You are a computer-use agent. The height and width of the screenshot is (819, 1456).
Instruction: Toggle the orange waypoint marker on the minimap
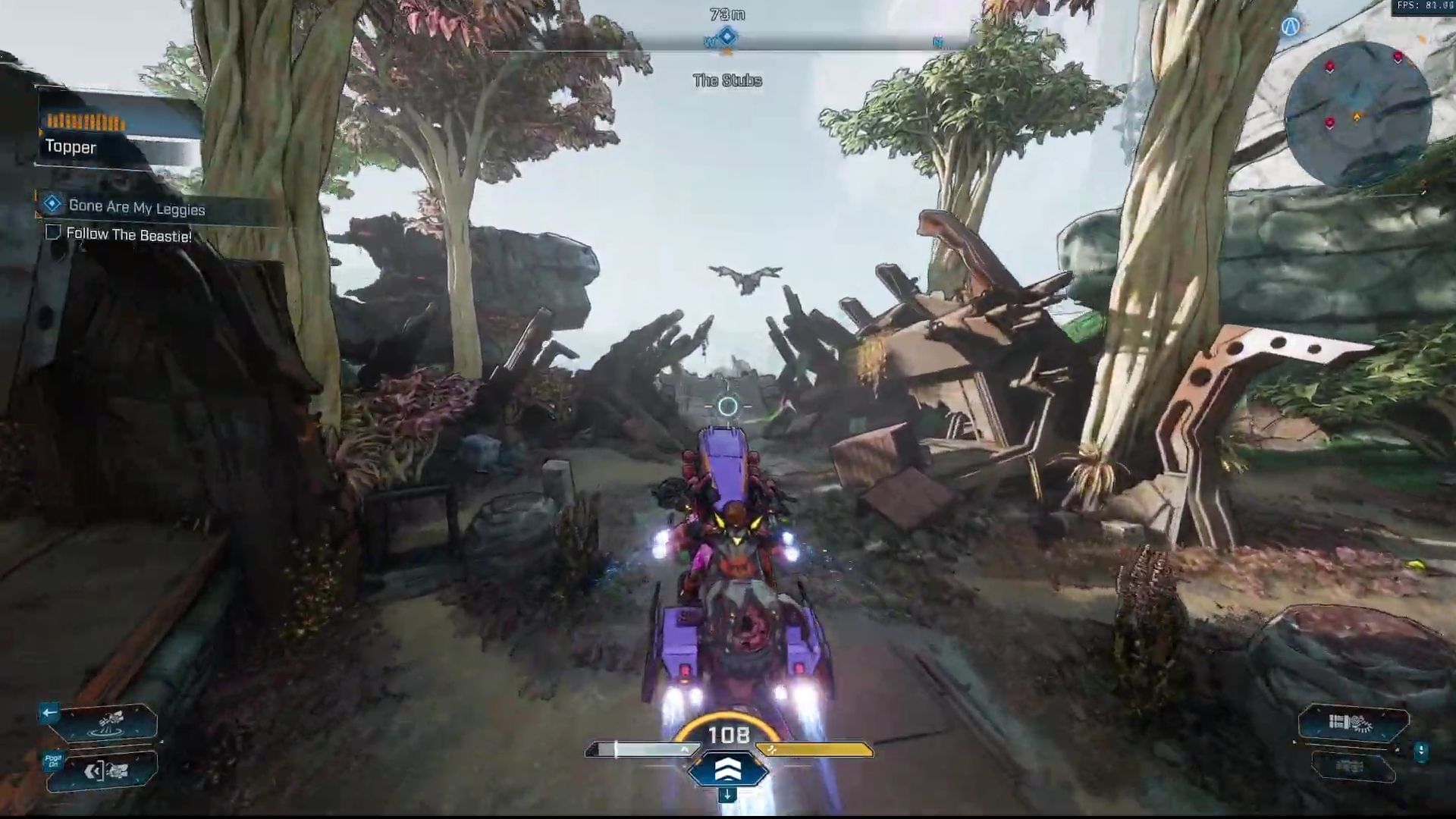pyautogui.click(x=1357, y=116)
